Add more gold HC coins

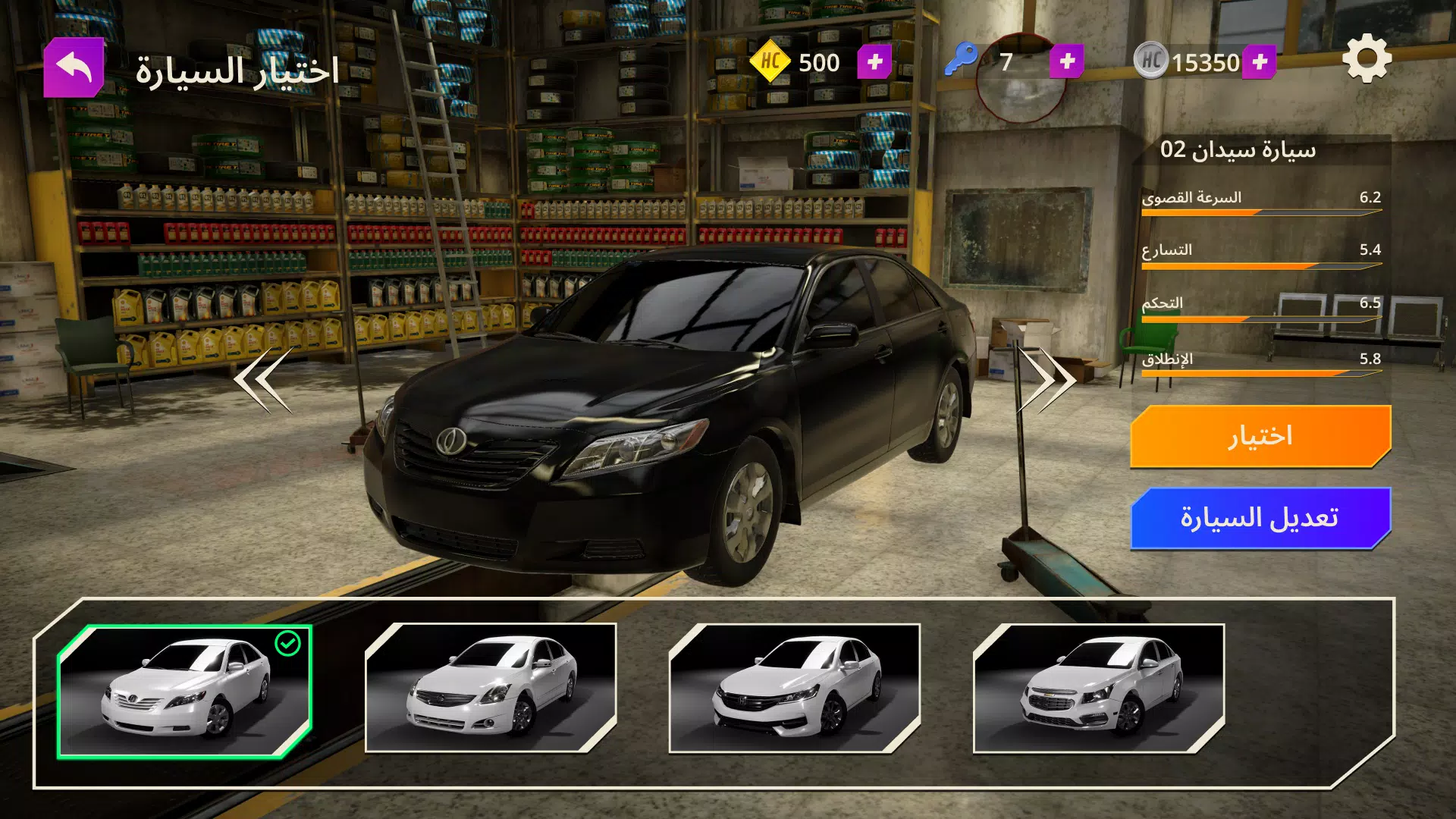[874, 62]
